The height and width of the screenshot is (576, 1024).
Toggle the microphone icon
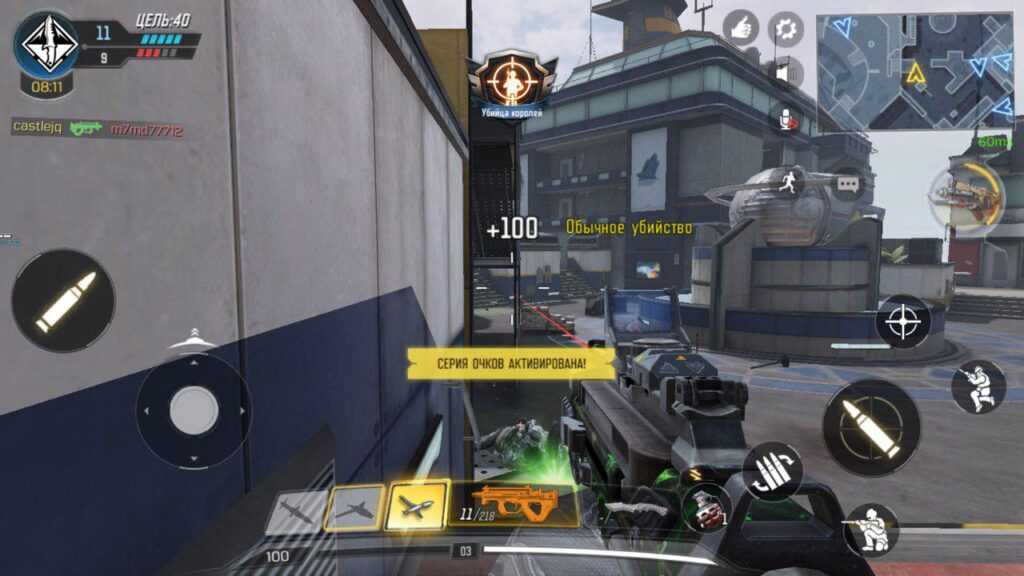click(x=788, y=118)
